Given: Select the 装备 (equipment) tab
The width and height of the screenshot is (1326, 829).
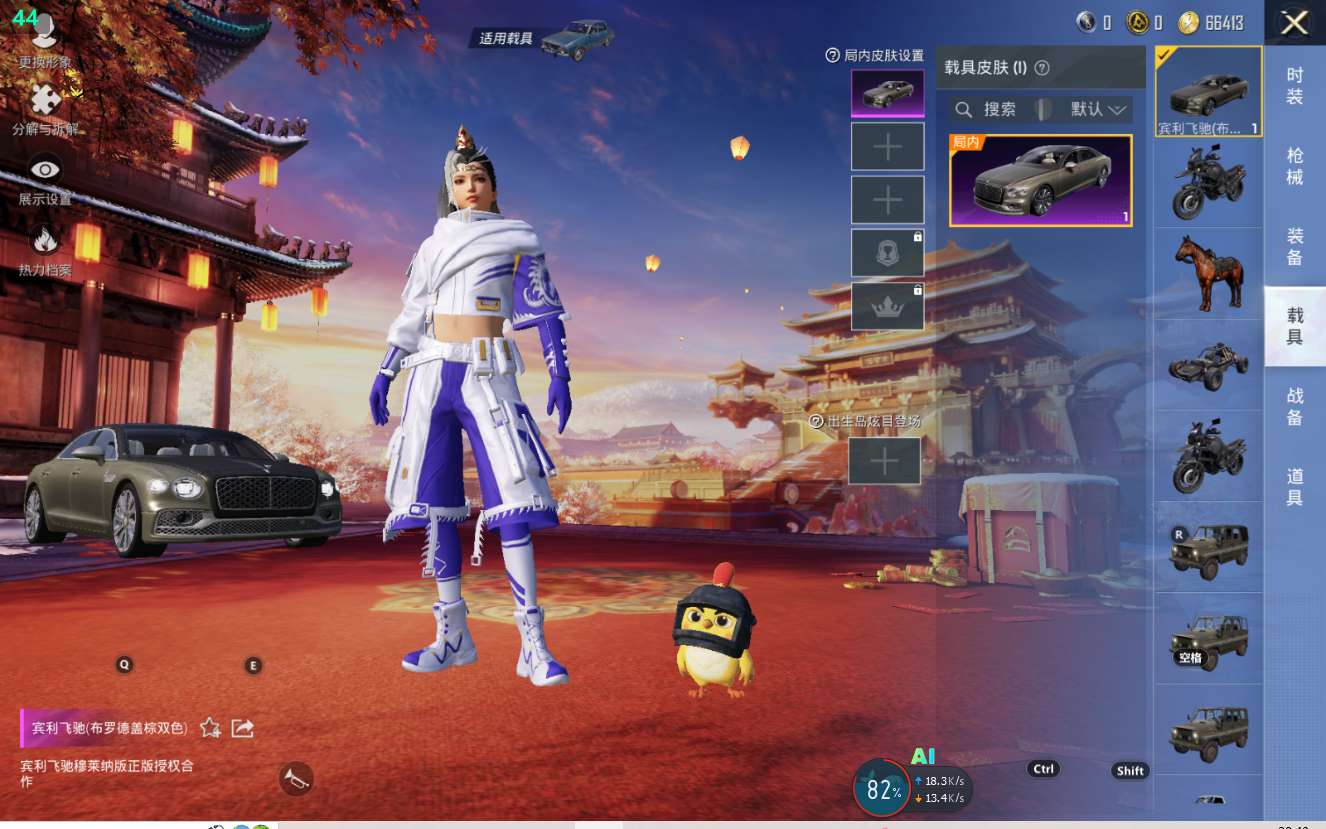Looking at the screenshot, I should click(x=1294, y=246).
